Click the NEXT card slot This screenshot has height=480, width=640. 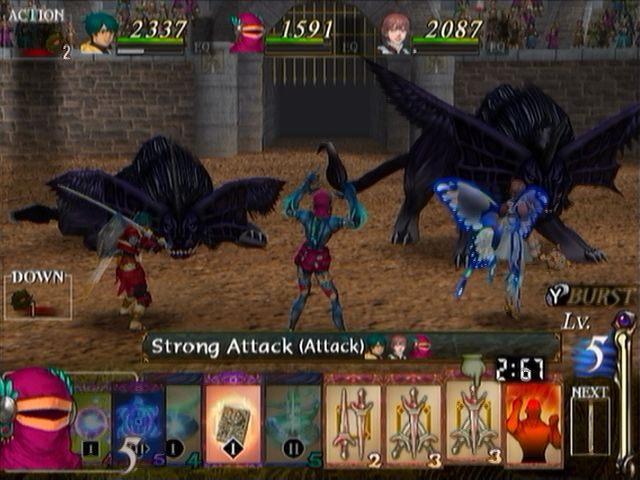(590, 425)
